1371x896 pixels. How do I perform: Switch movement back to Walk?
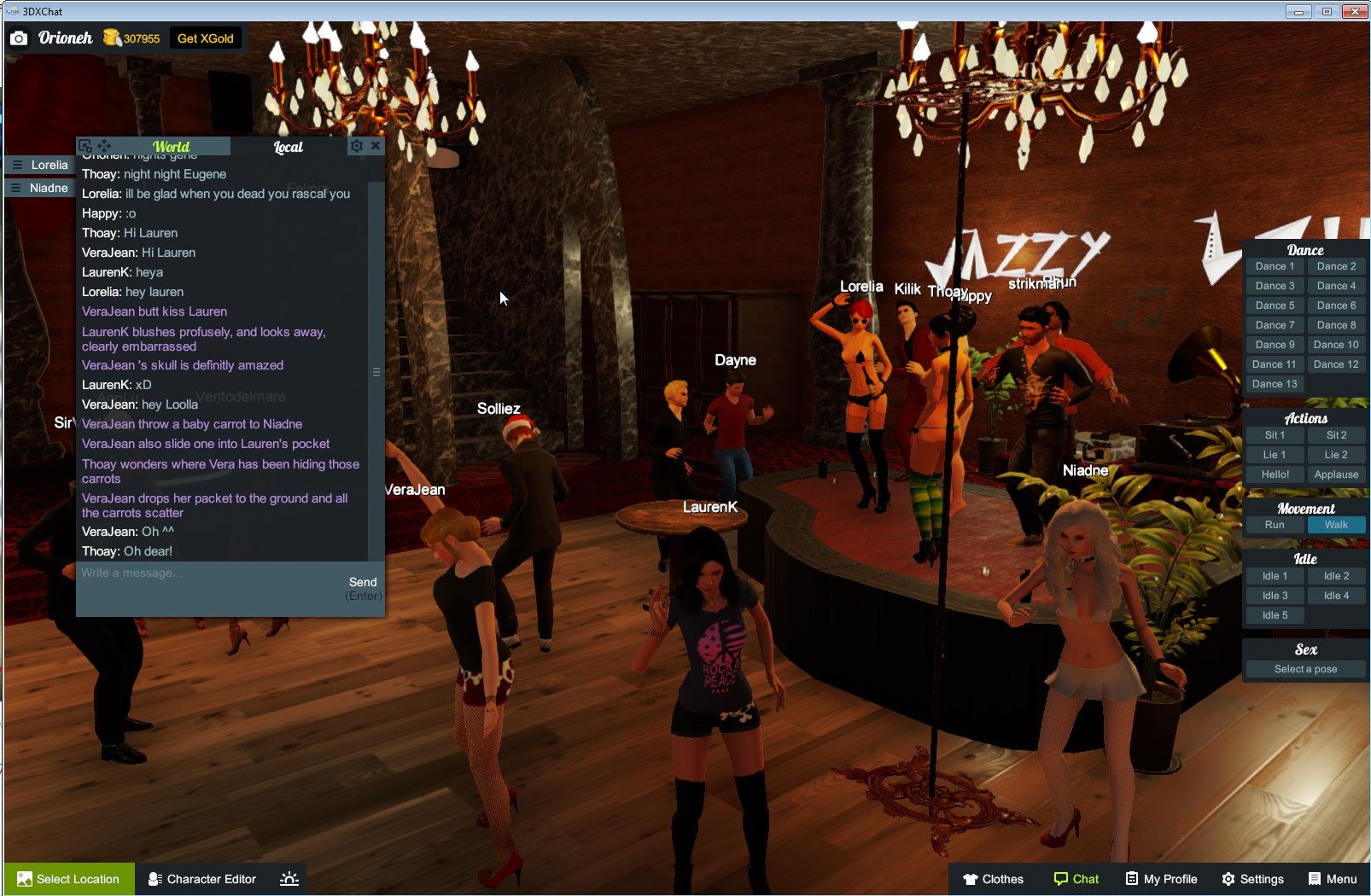pos(1336,525)
